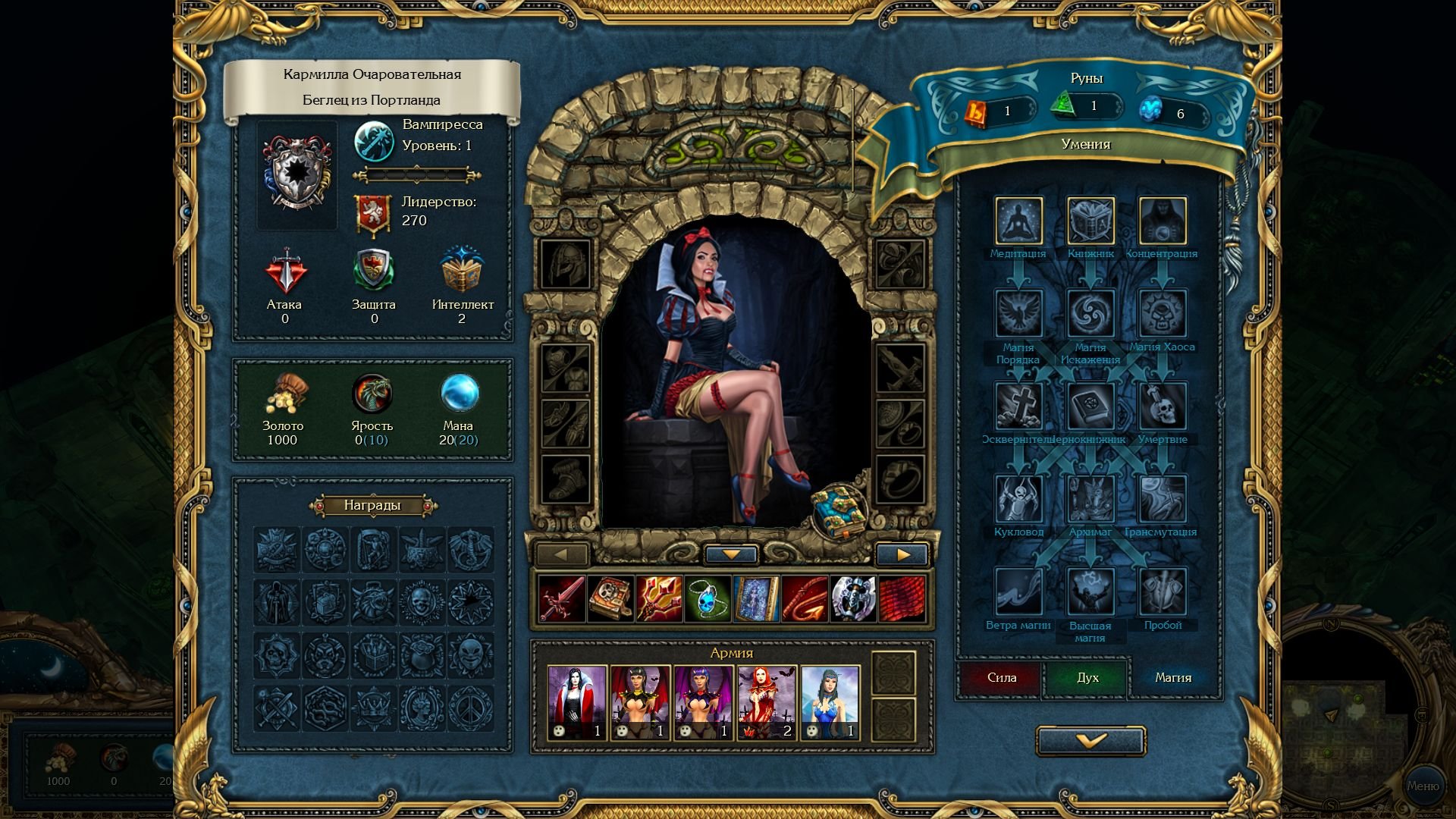The height and width of the screenshot is (819, 1456).
Task: Choose the Медитация skill
Action: point(1018,221)
